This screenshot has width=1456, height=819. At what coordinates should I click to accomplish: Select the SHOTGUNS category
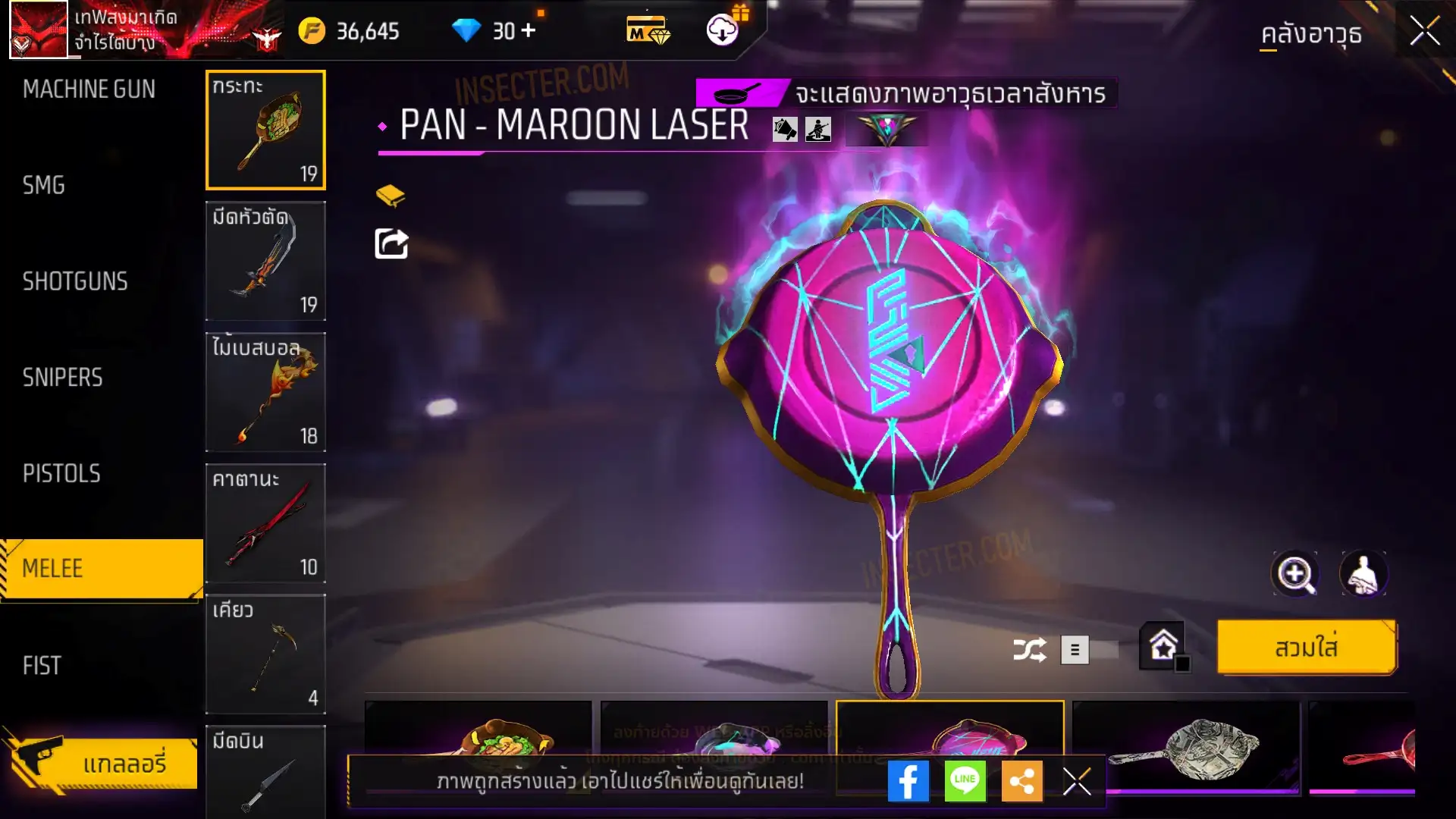point(75,281)
